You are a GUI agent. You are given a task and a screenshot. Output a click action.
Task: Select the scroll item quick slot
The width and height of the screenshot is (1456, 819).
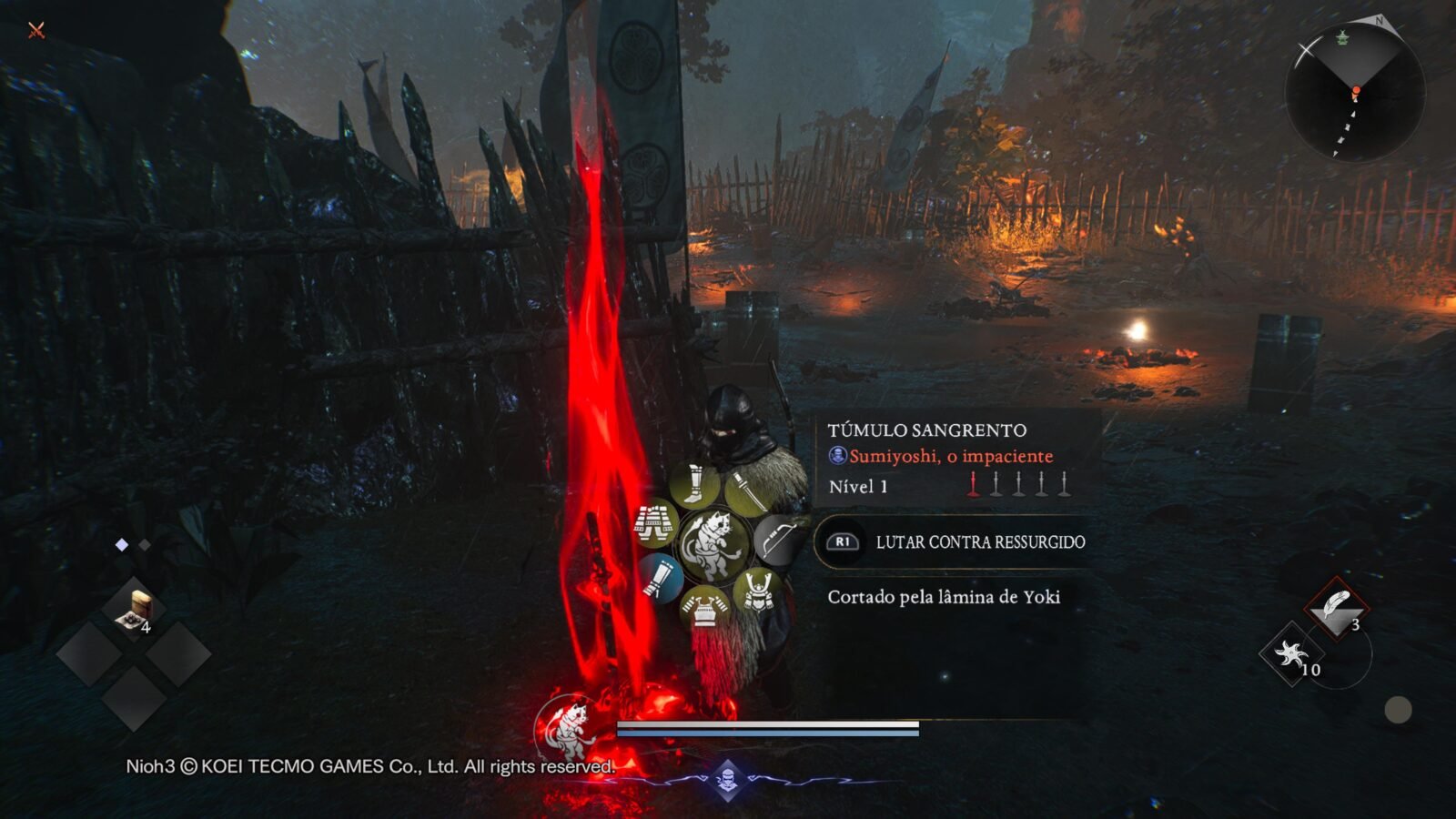click(134, 610)
